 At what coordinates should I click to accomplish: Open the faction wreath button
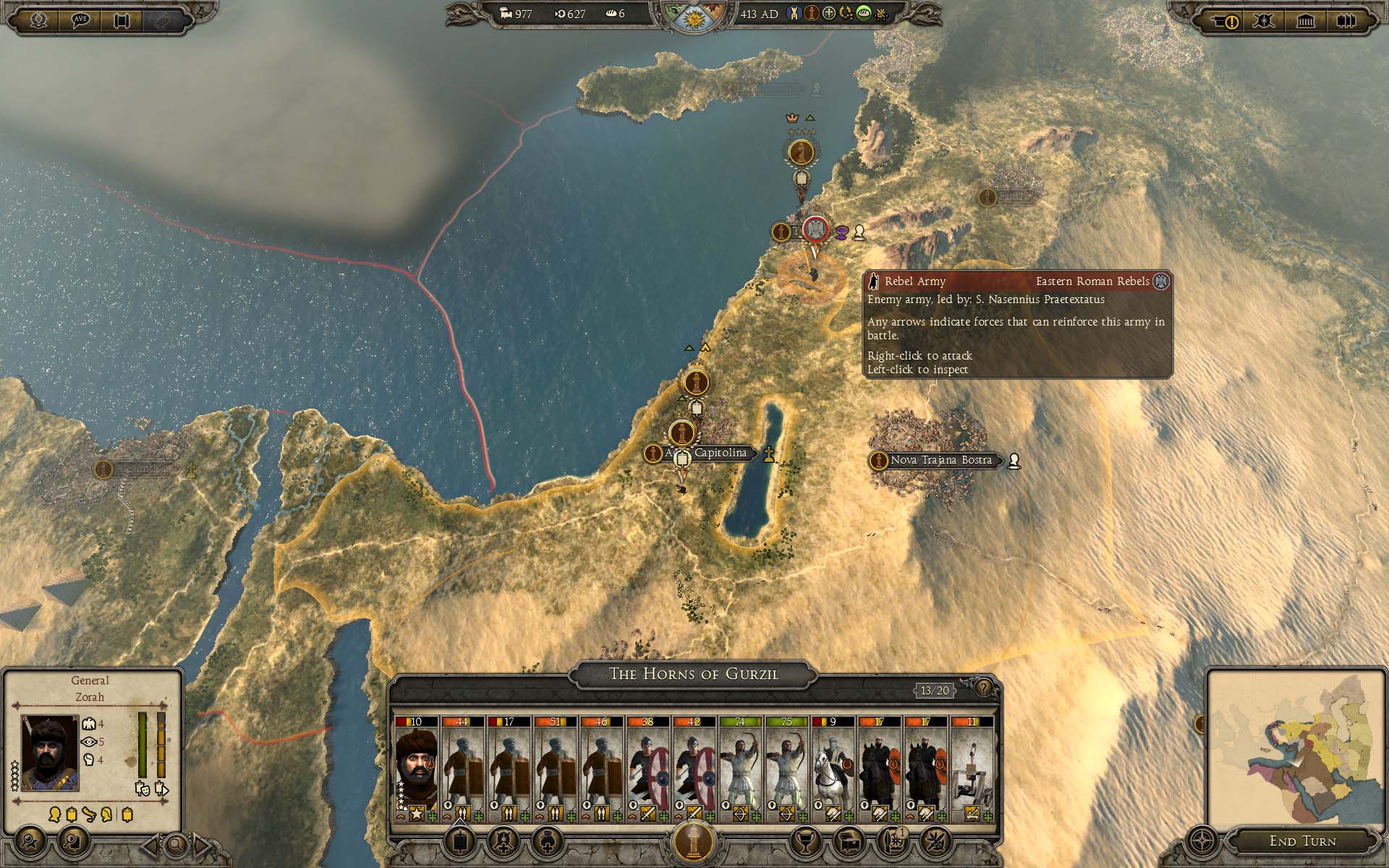tap(38, 20)
